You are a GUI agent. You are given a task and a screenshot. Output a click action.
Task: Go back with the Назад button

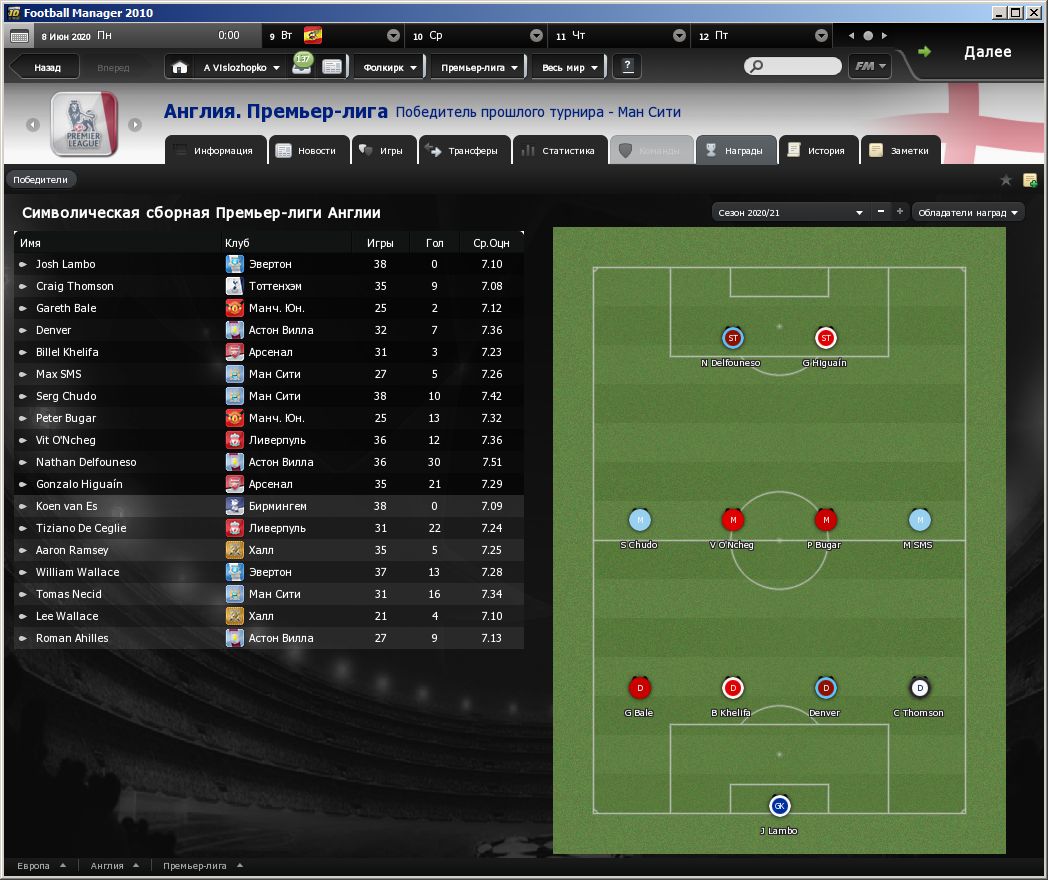(x=46, y=68)
